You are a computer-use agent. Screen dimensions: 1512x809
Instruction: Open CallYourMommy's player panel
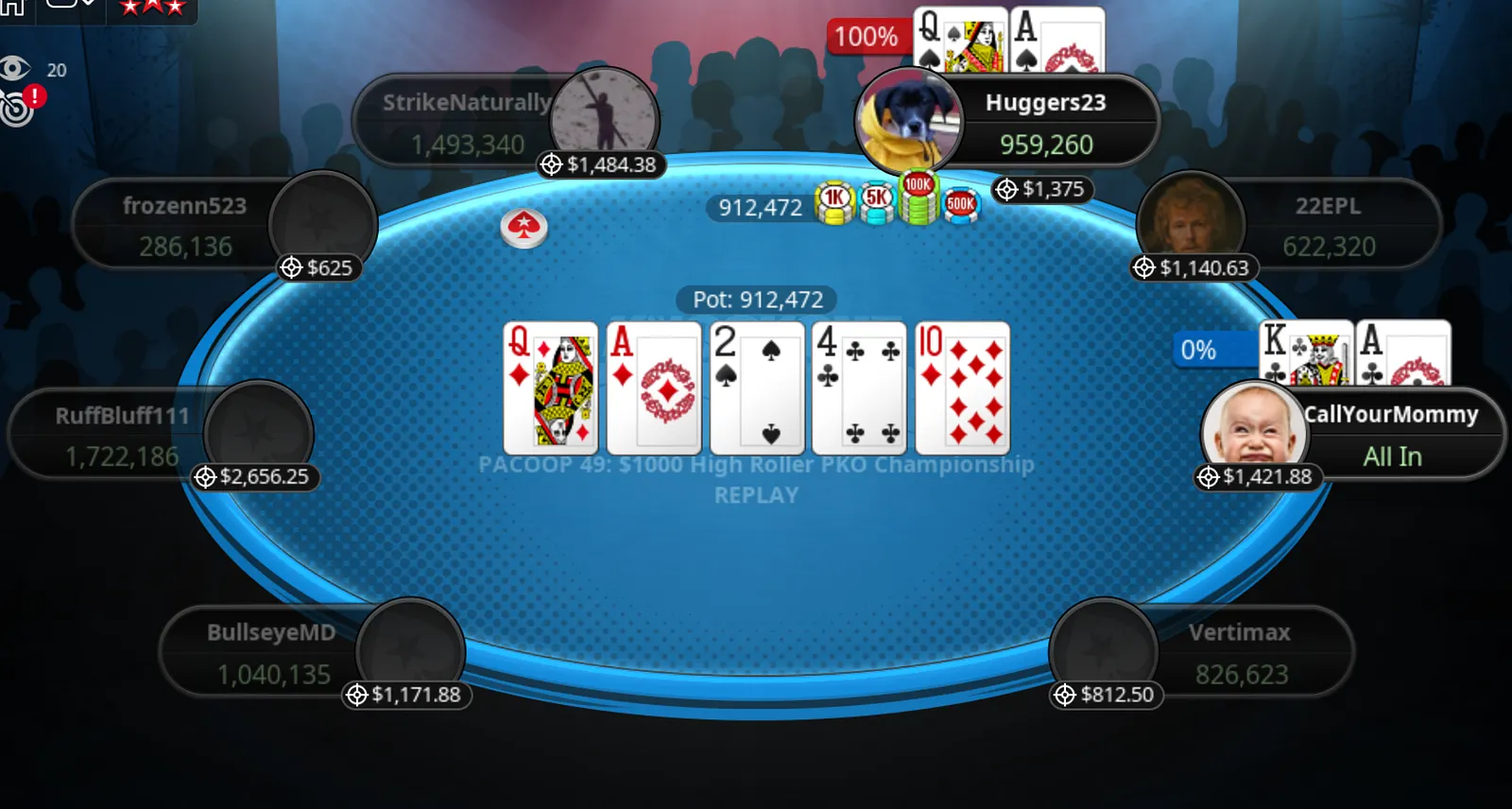pyautogui.click(x=1391, y=434)
